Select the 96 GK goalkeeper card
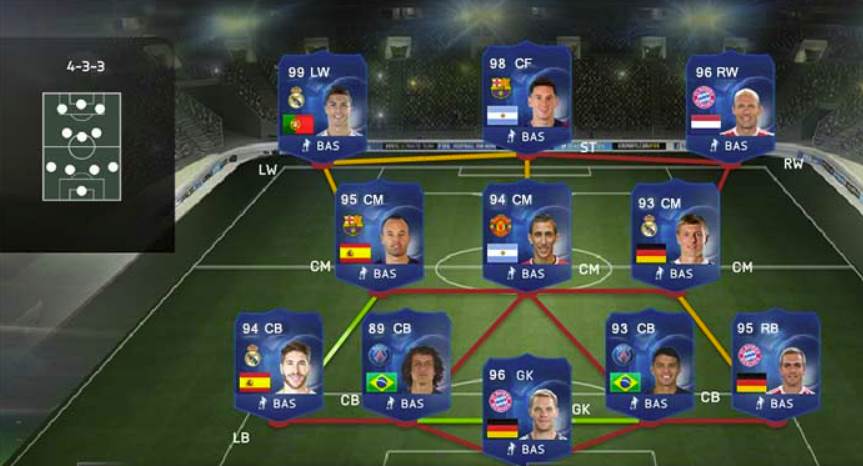The width and height of the screenshot is (863, 466). pyautogui.click(x=527, y=408)
